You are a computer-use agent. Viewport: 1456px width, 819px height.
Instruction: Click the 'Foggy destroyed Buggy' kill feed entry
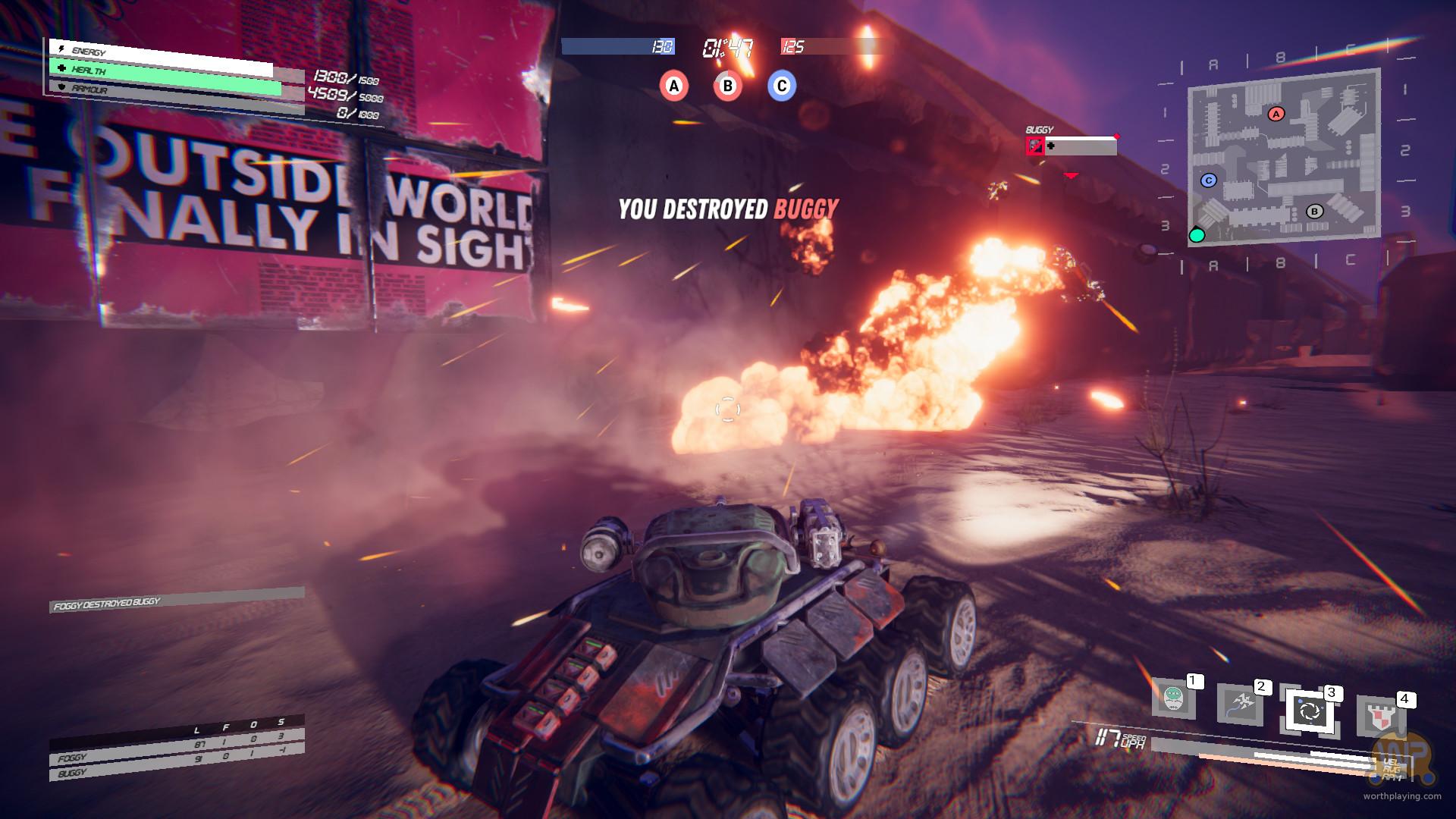177,599
